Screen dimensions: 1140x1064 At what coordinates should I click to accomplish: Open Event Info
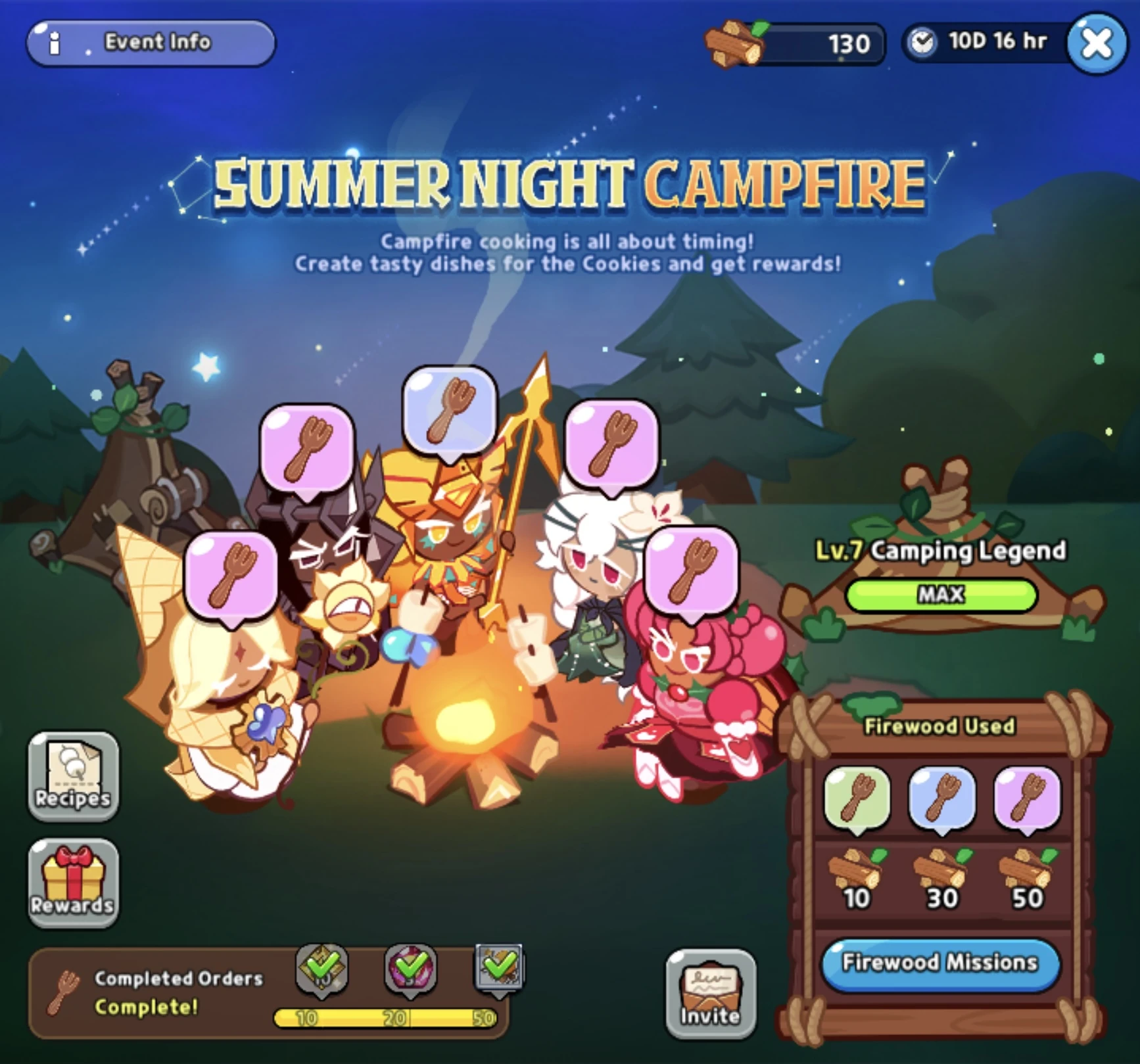(151, 42)
